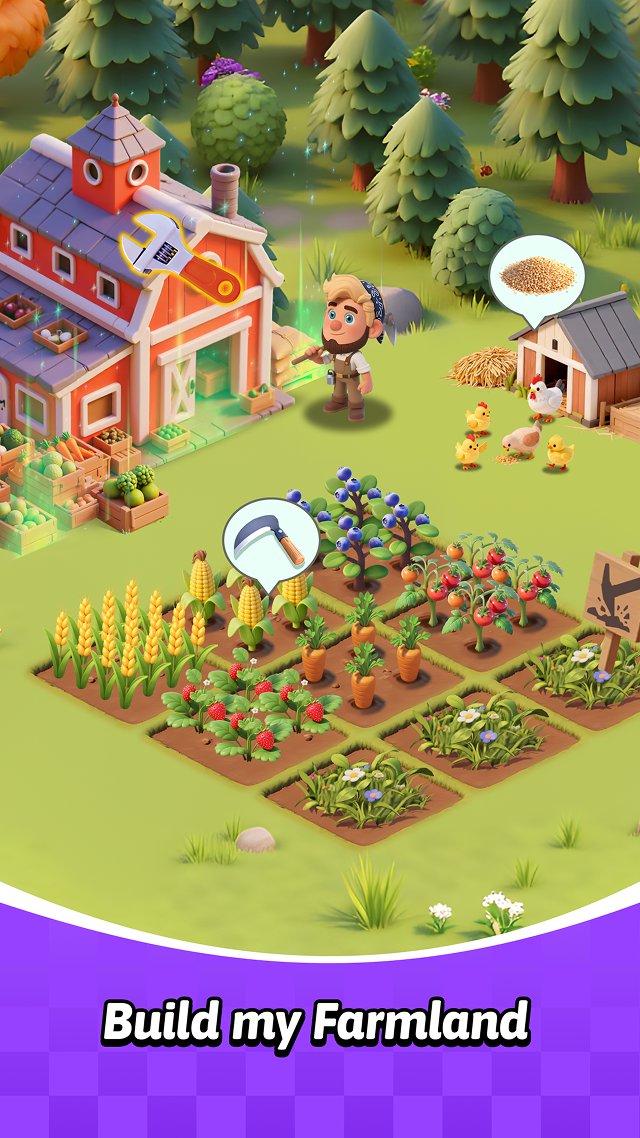Click the grain feed bubble over the coop
The height and width of the screenshot is (1138, 640).
[536, 276]
